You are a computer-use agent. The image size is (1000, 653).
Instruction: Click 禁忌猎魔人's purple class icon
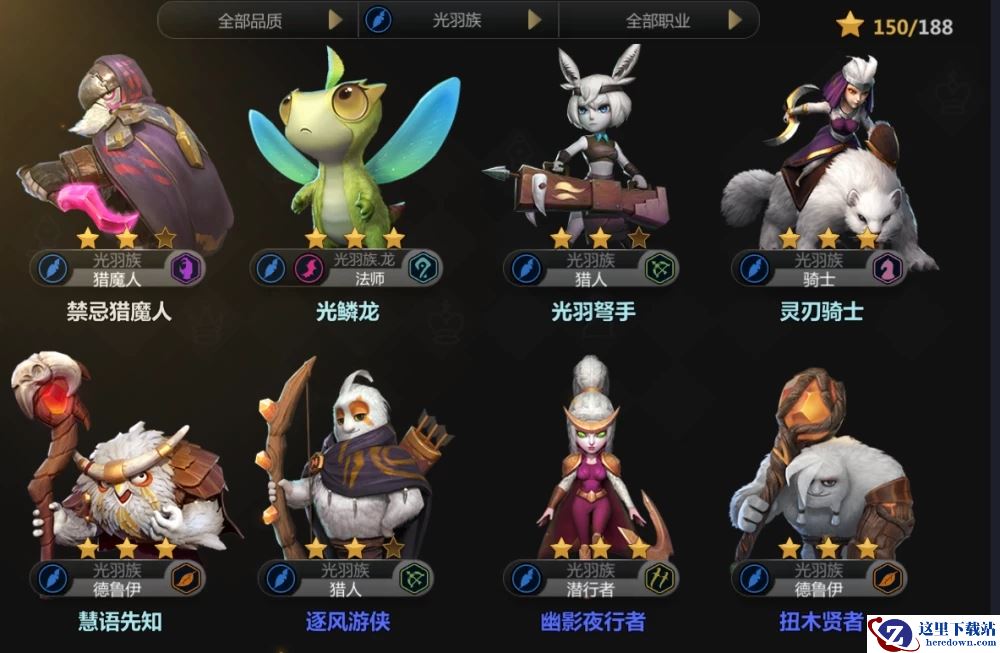186,268
